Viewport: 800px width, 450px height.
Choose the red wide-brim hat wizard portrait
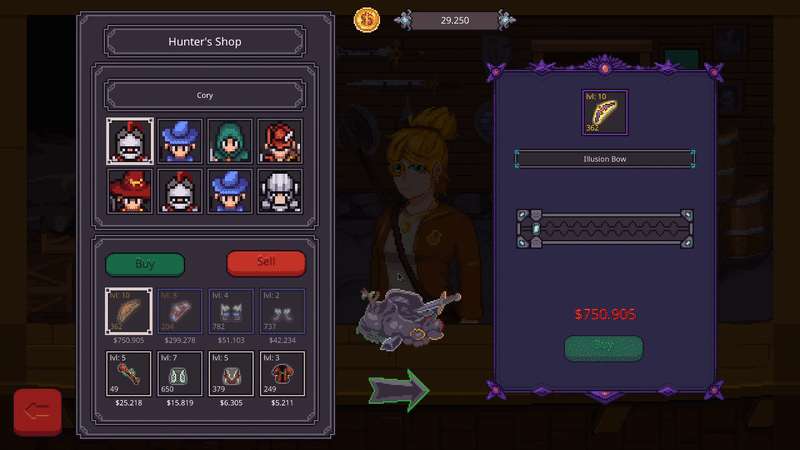click(129, 191)
